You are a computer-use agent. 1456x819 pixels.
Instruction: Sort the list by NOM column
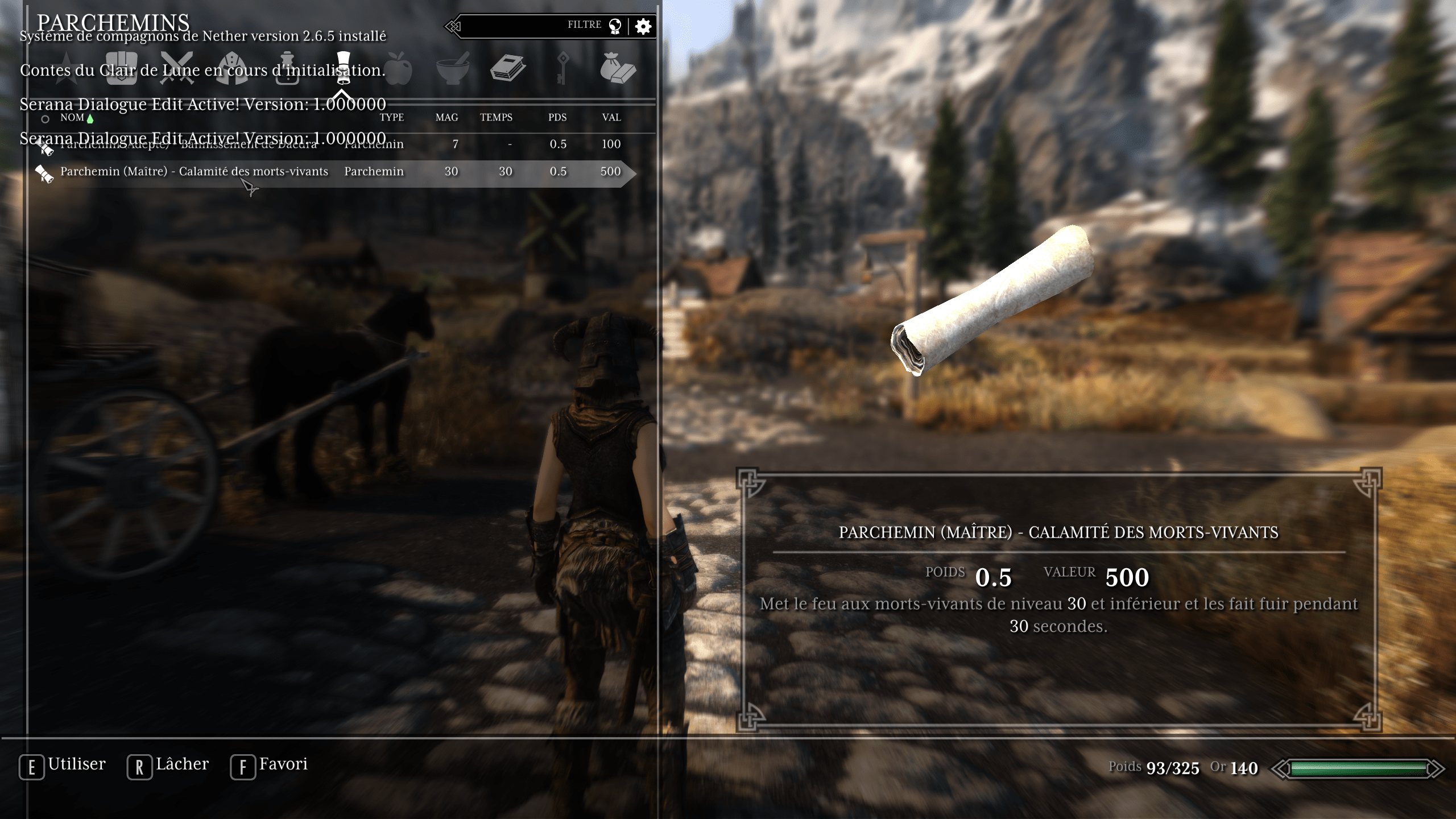click(72, 118)
